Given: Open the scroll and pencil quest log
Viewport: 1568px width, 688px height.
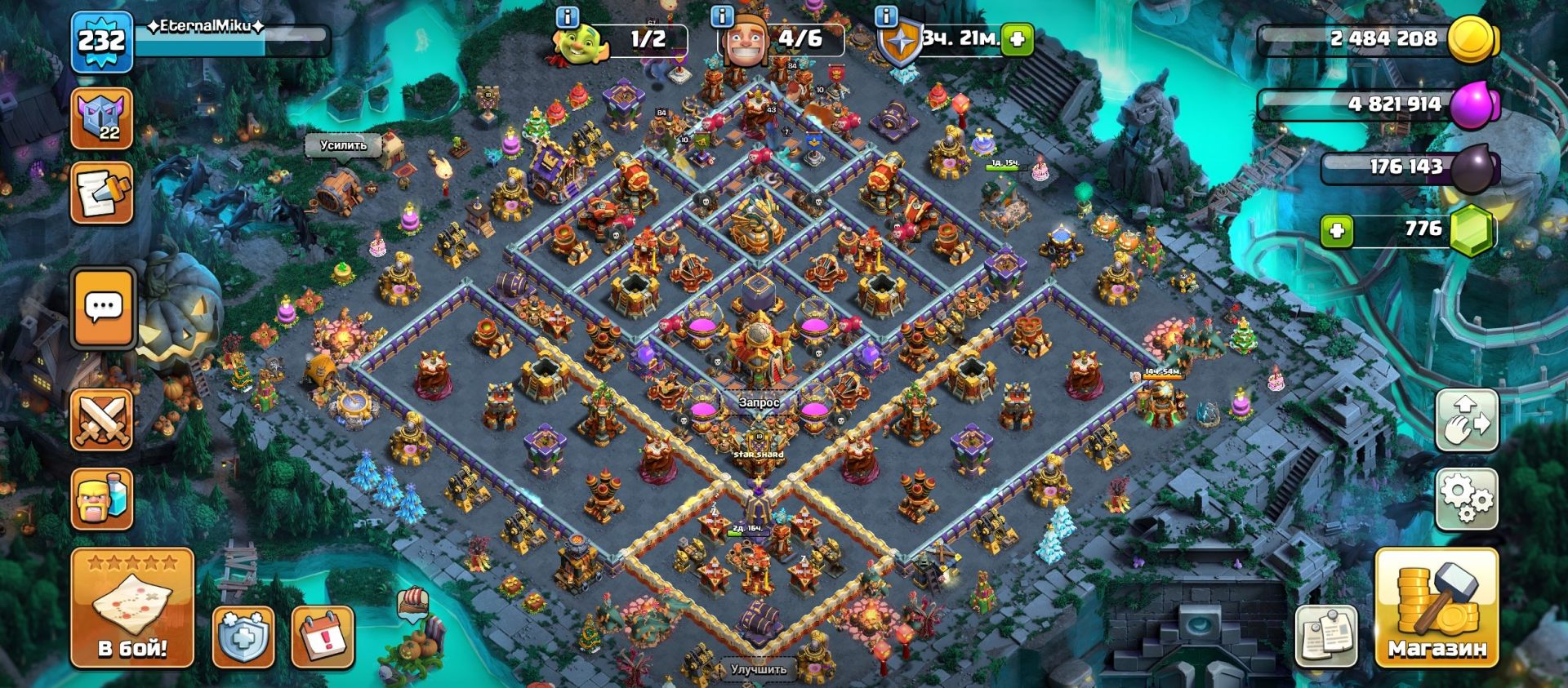Looking at the screenshot, I should 102,193.
